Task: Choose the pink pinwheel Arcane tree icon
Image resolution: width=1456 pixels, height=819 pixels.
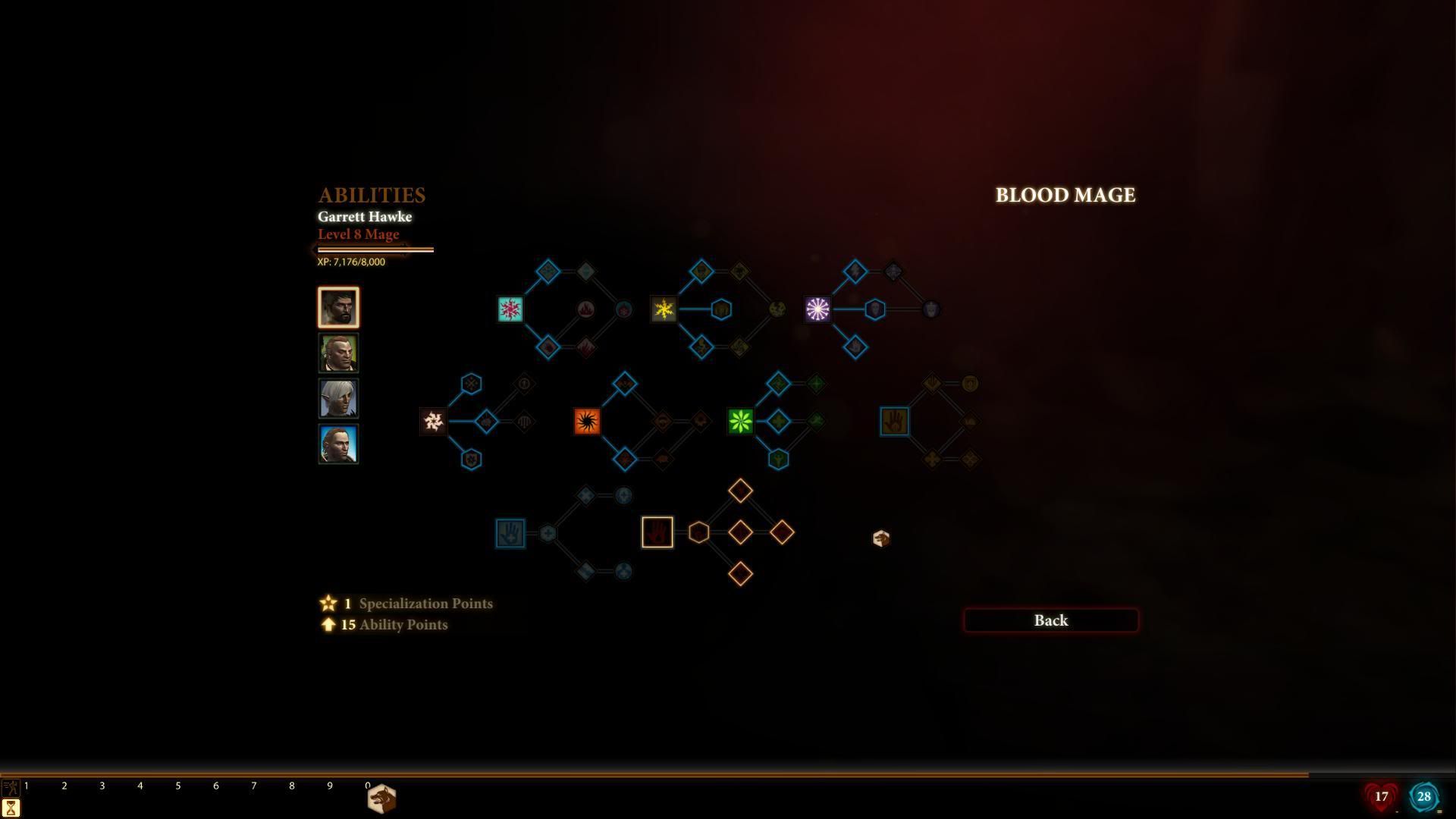Action: coord(434,422)
